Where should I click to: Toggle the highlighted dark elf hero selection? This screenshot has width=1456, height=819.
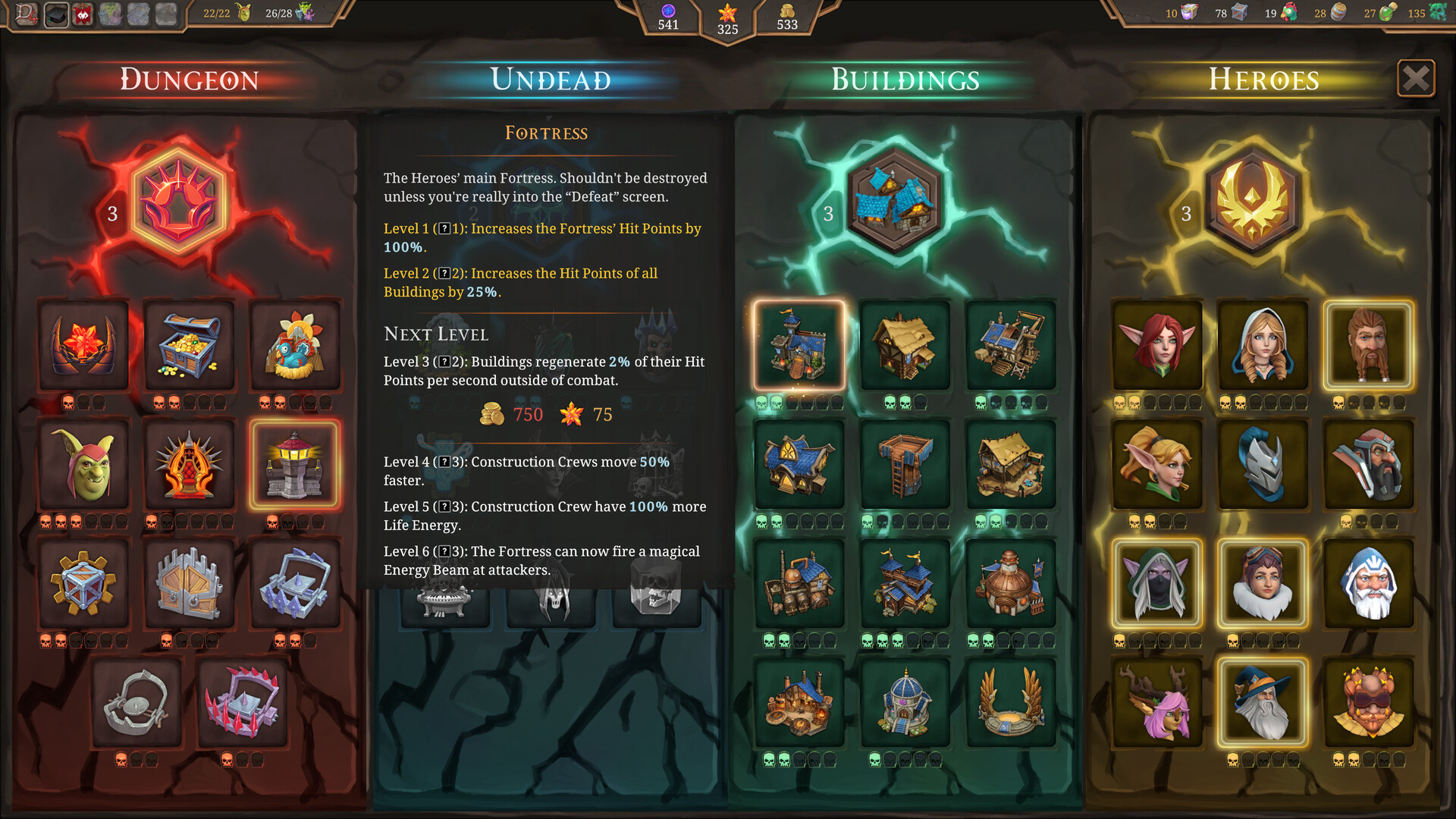1156,583
